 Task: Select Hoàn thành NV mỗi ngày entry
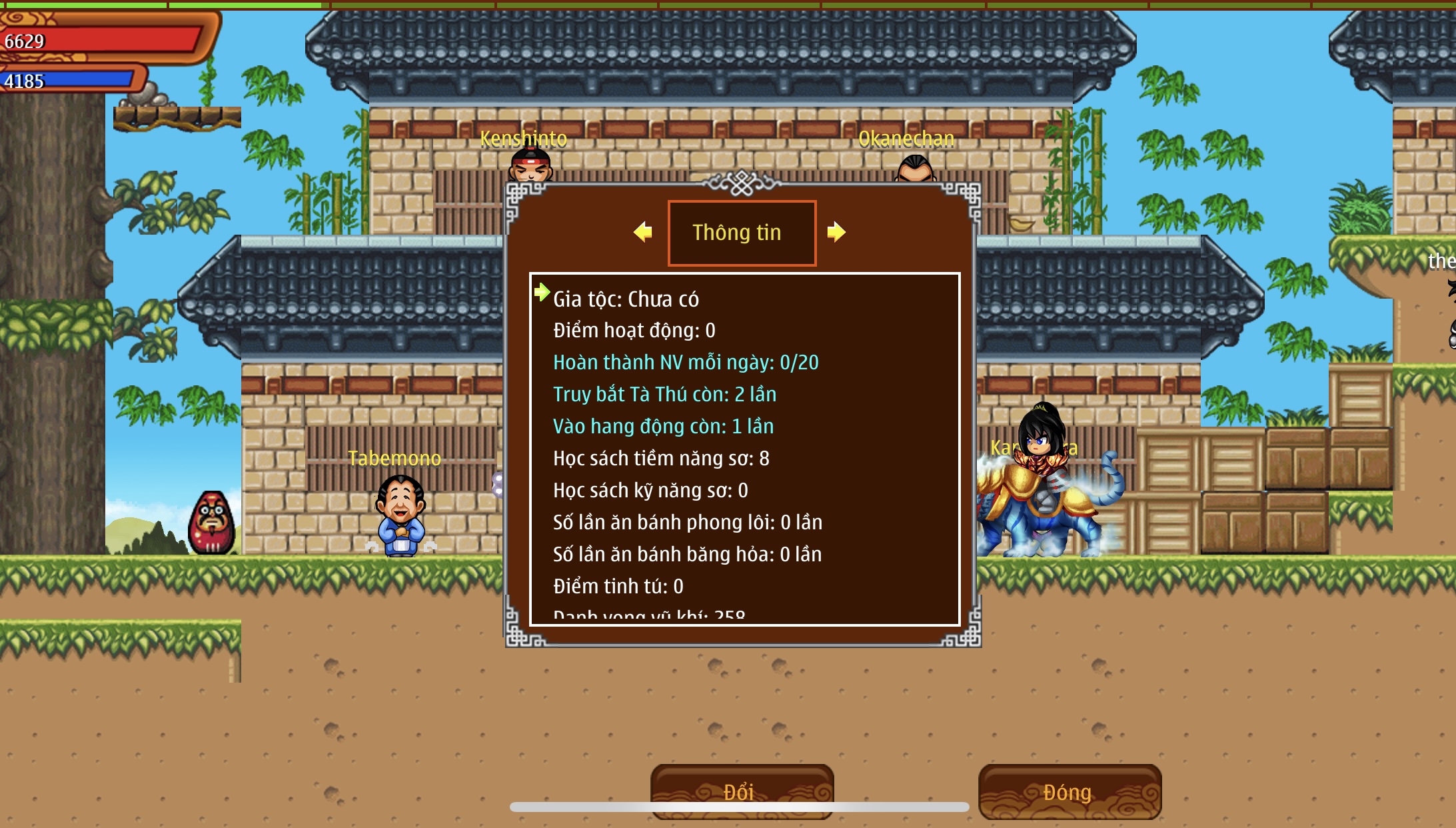coord(685,363)
